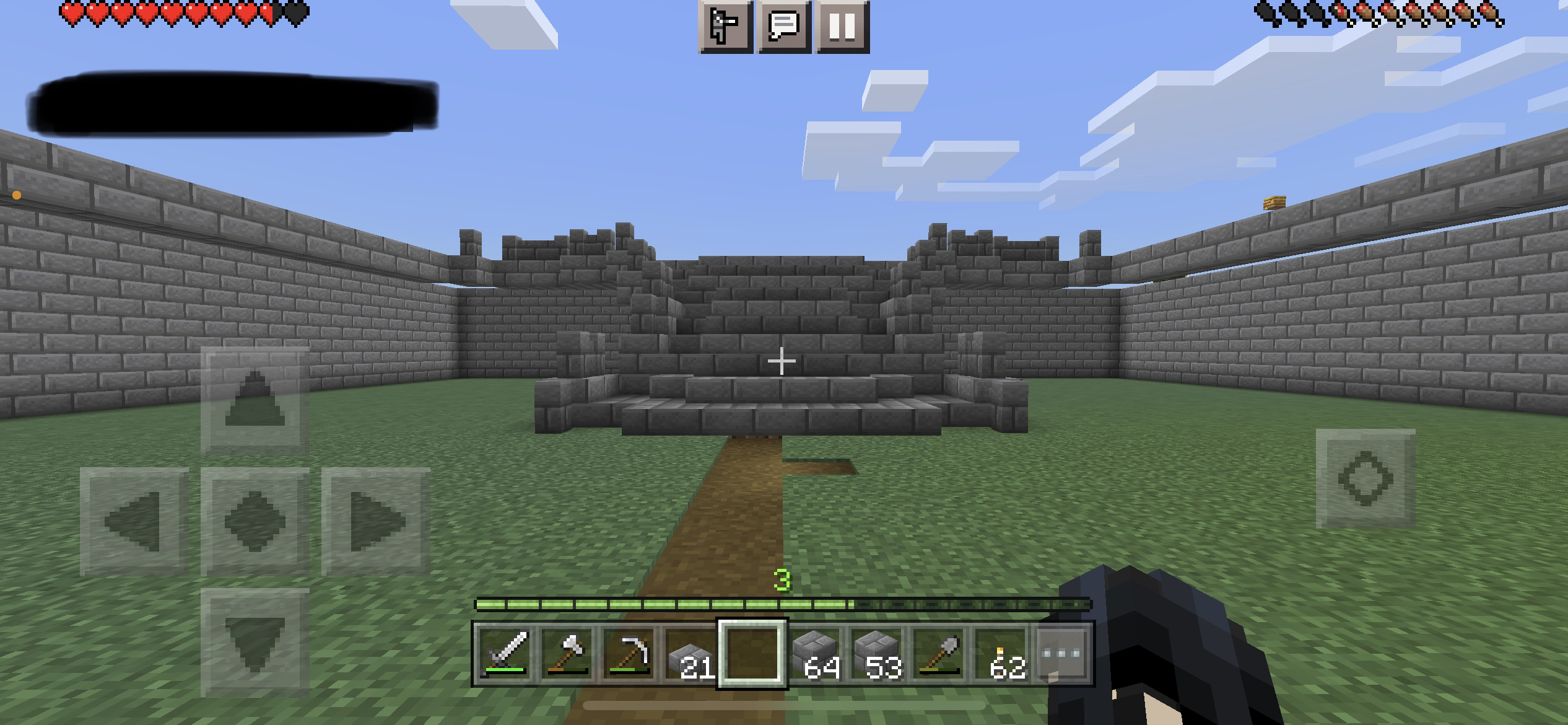This screenshot has height=725, width=1568.
Task: Toggle sneak with the center diamond button
Action: 255,521
